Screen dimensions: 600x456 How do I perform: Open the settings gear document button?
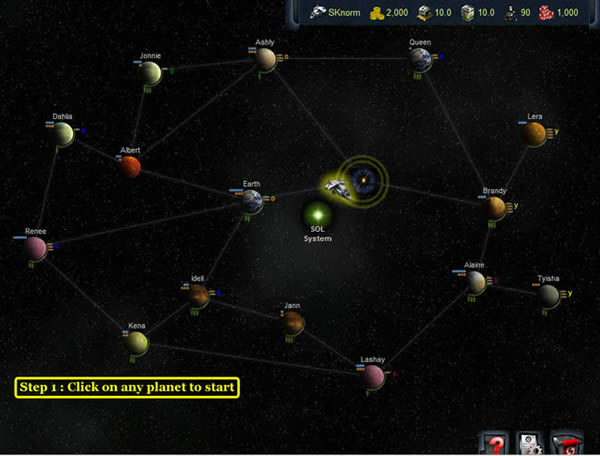(530, 443)
